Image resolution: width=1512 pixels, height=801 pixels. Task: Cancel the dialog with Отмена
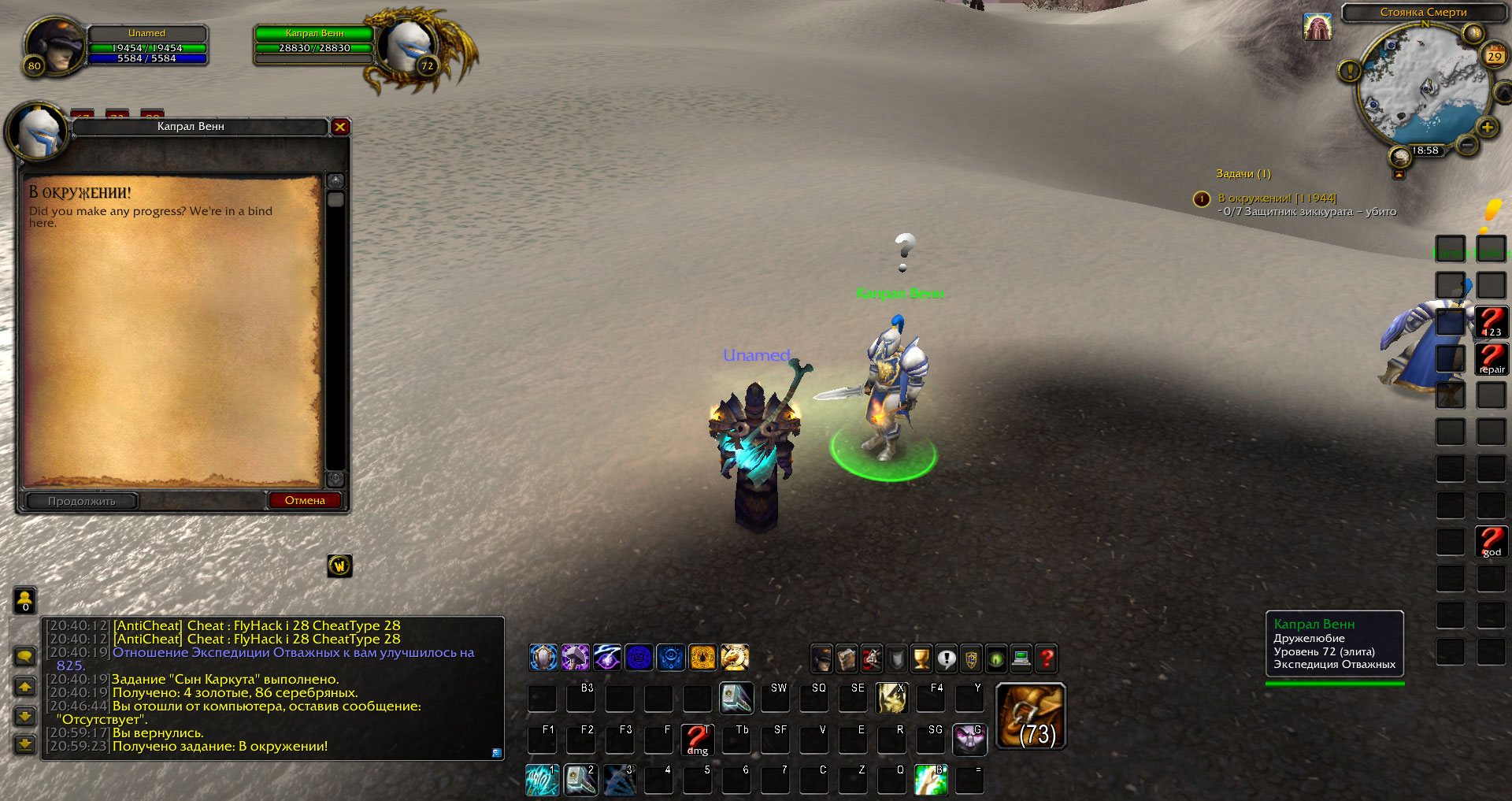point(305,500)
